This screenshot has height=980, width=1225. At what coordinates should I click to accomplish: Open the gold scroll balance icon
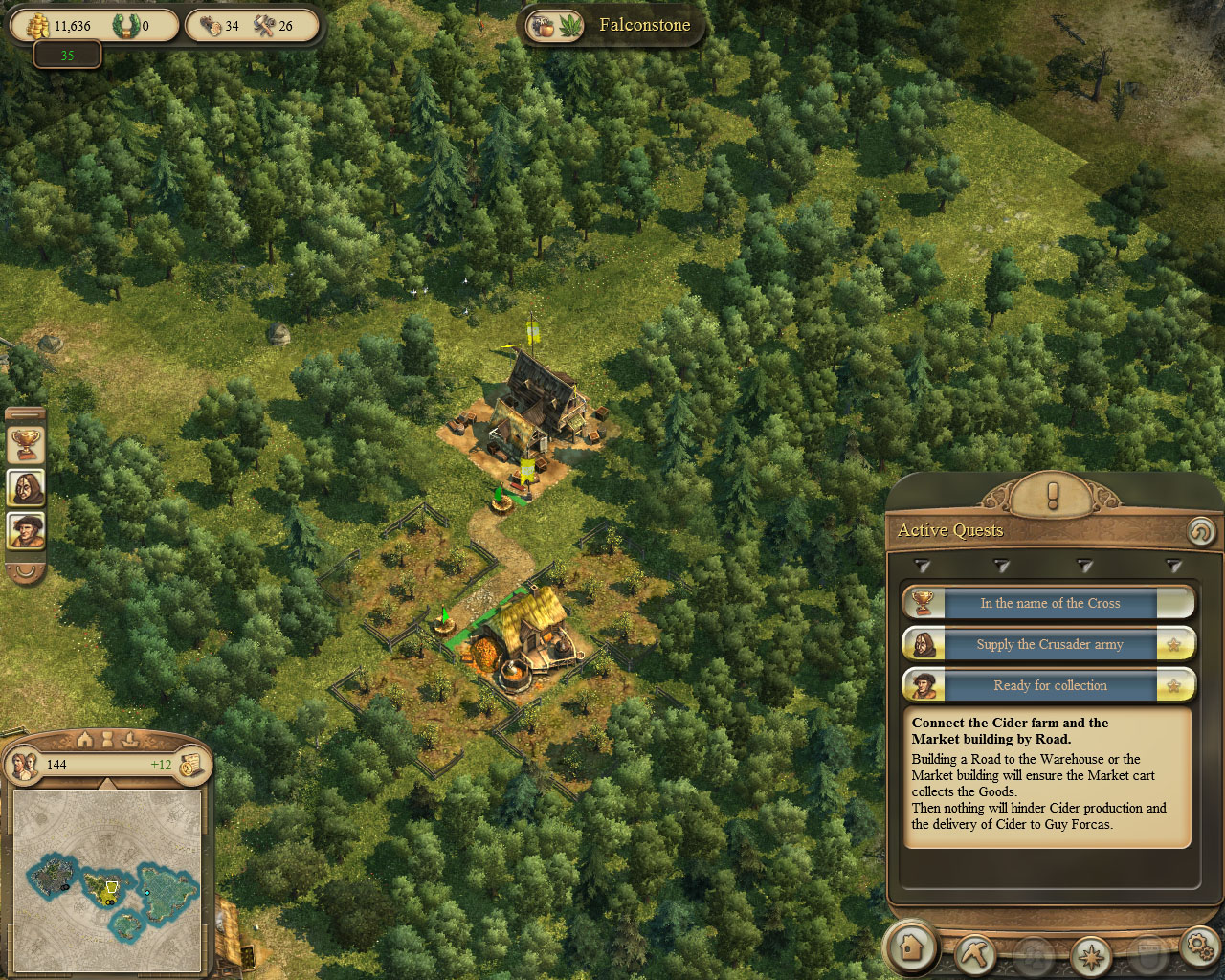190,765
